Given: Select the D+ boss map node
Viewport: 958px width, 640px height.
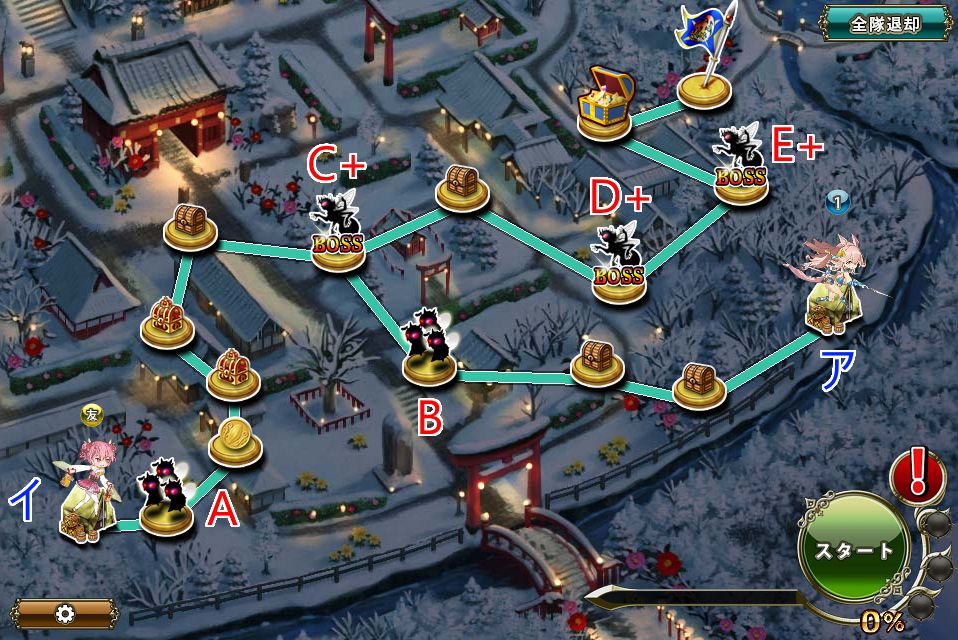Looking at the screenshot, I should point(618,268).
